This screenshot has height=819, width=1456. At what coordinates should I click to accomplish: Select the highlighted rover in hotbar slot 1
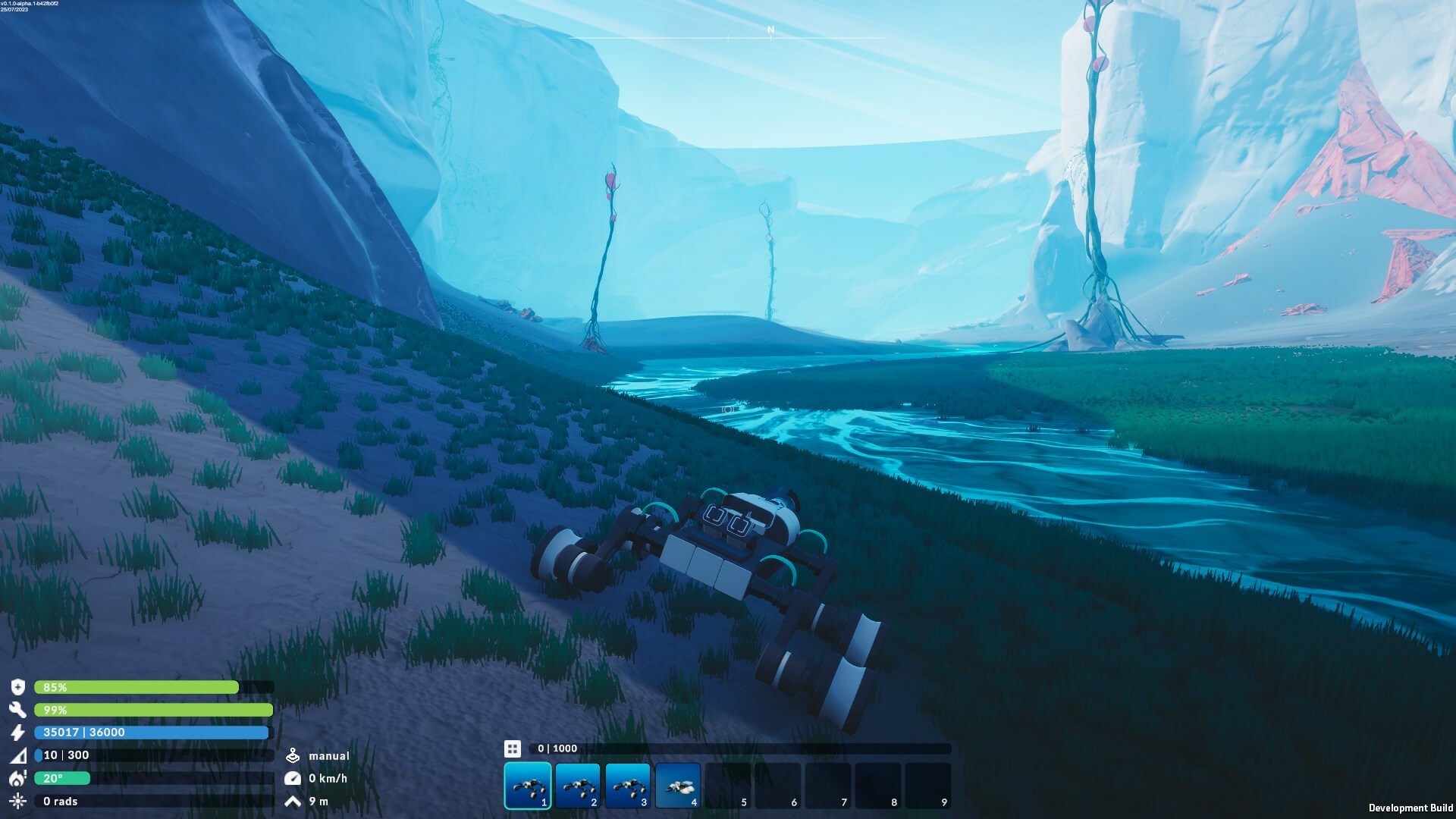coord(528,785)
